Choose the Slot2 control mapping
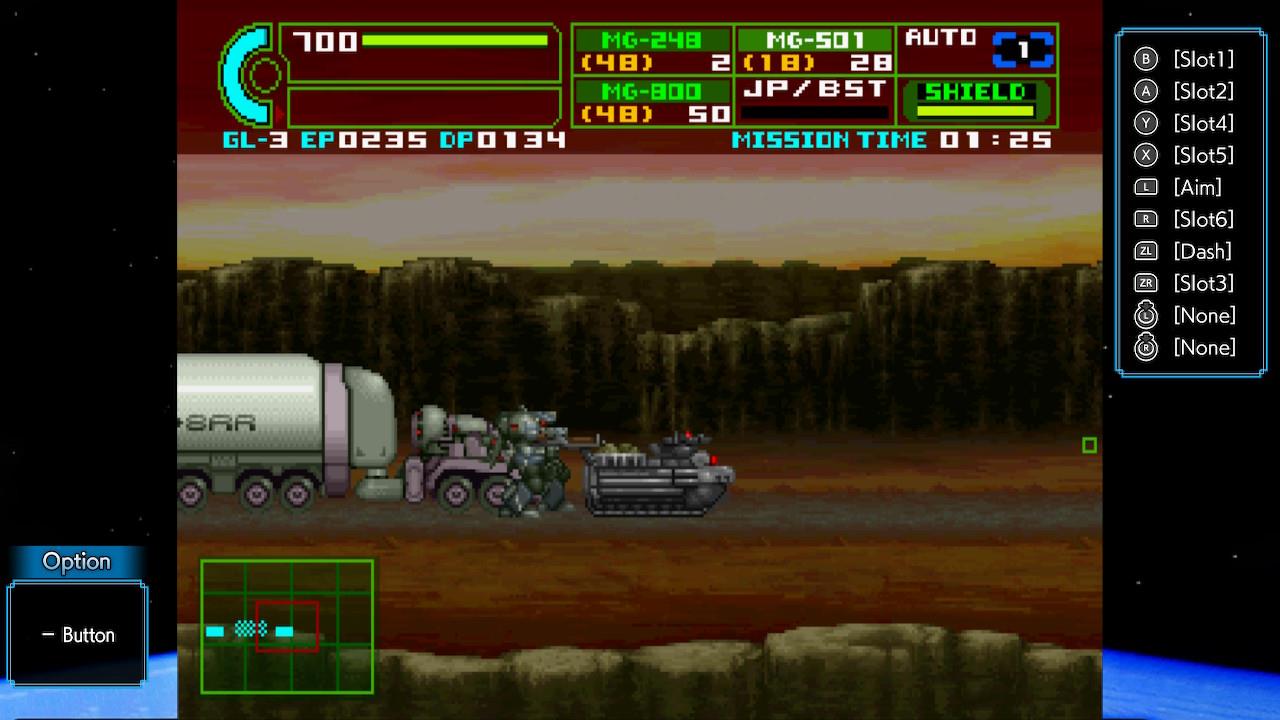Image resolution: width=1280 pixels, height=720 pixels. click(1190, 91)
